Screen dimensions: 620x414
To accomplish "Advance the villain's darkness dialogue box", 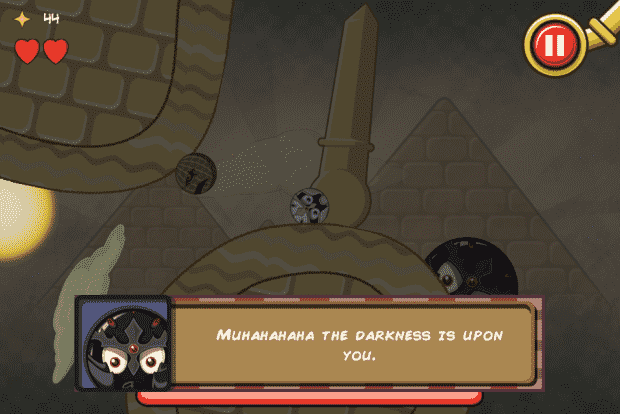I will [x=355, y=343].
